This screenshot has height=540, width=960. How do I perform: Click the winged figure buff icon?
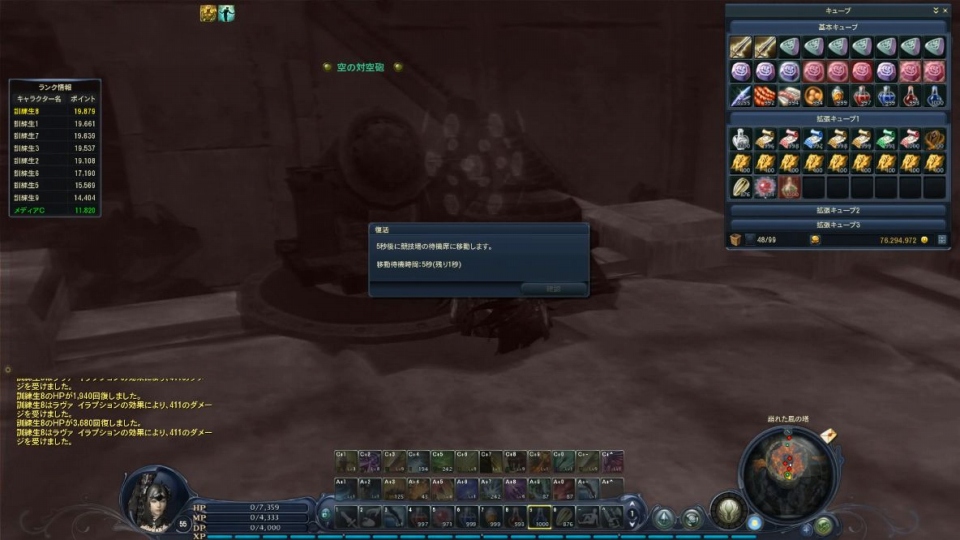coord(226,13)
